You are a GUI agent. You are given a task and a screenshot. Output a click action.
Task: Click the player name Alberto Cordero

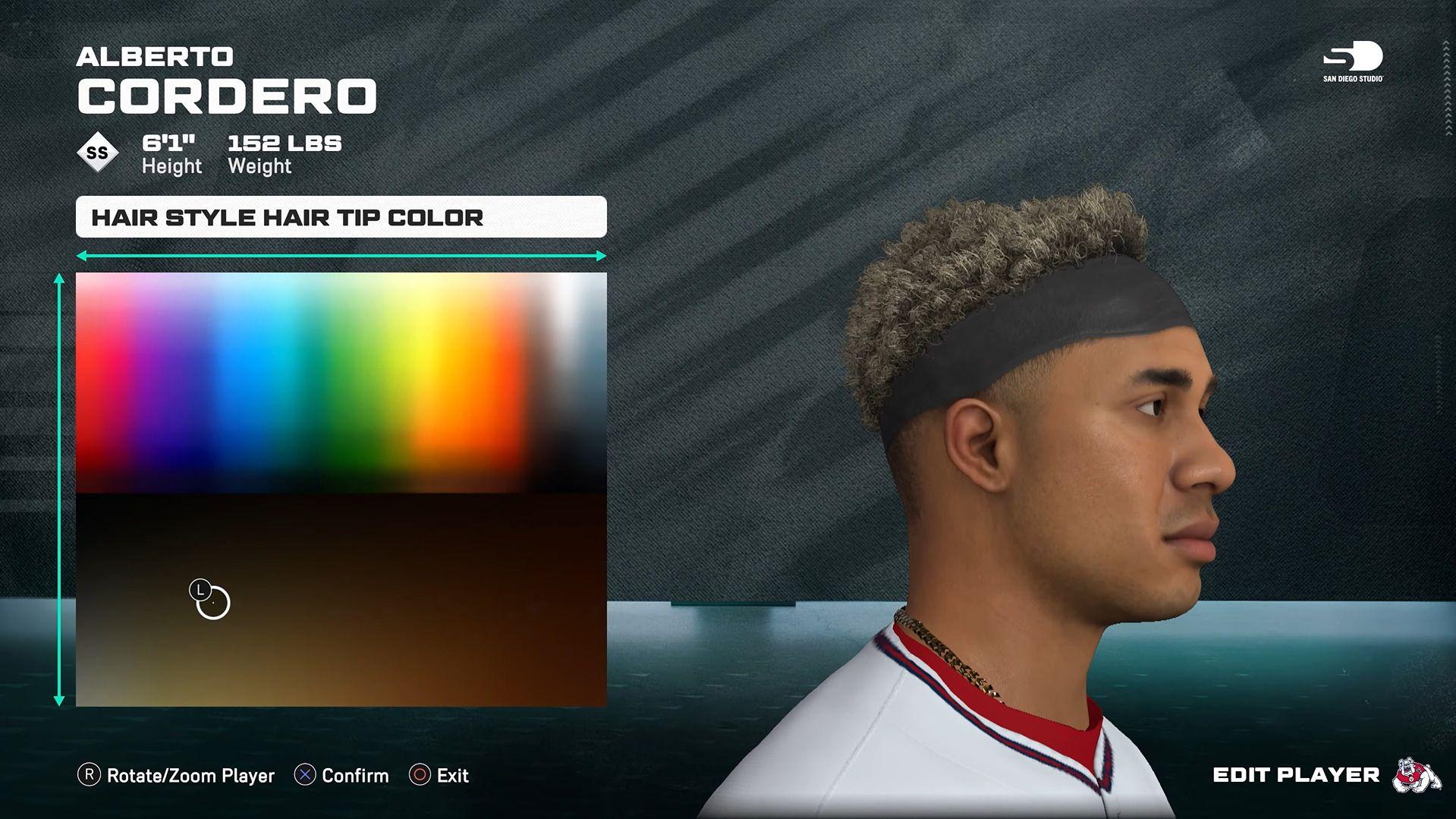(225, 93)
